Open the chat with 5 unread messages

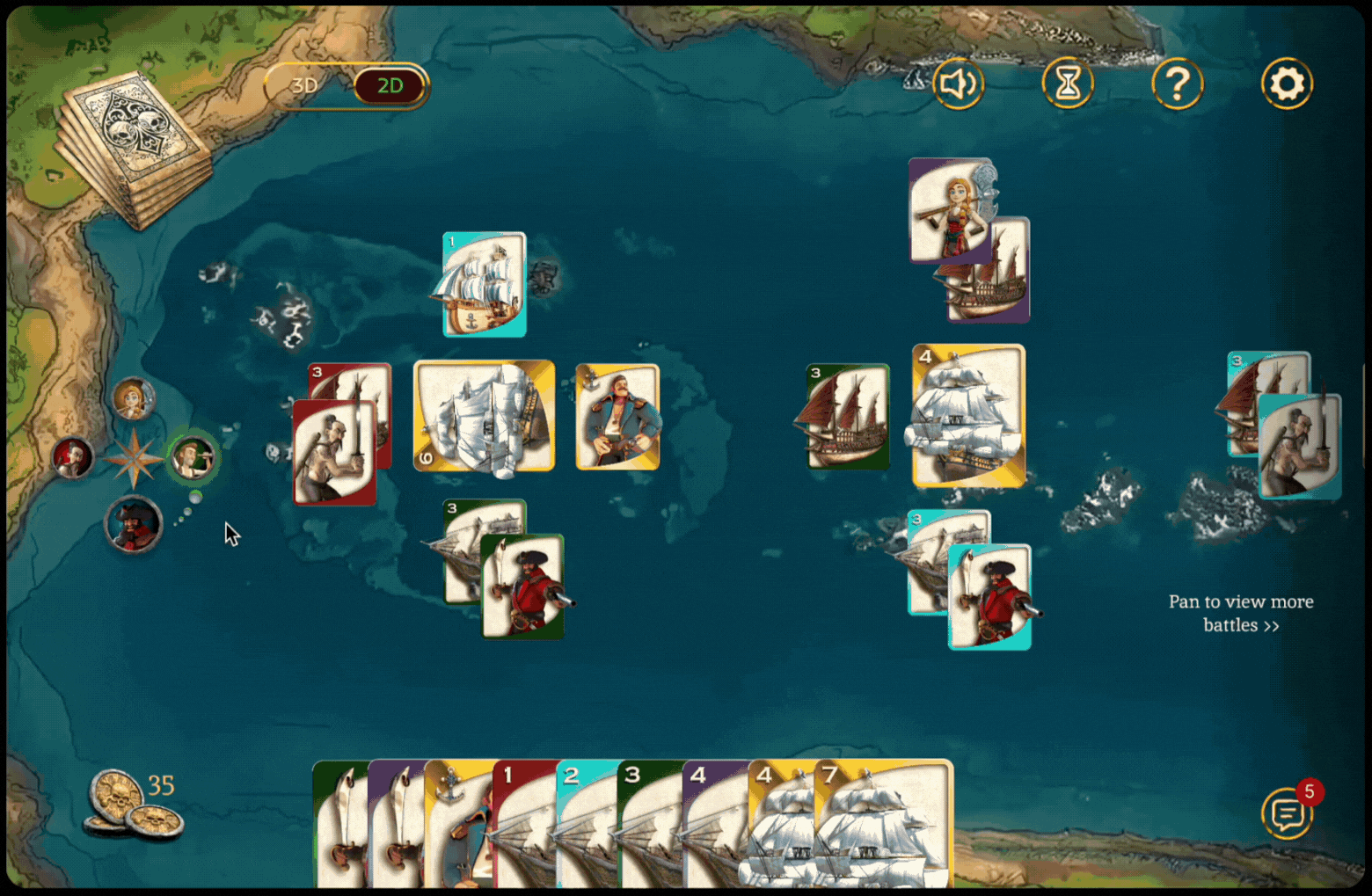[1288, 813]
